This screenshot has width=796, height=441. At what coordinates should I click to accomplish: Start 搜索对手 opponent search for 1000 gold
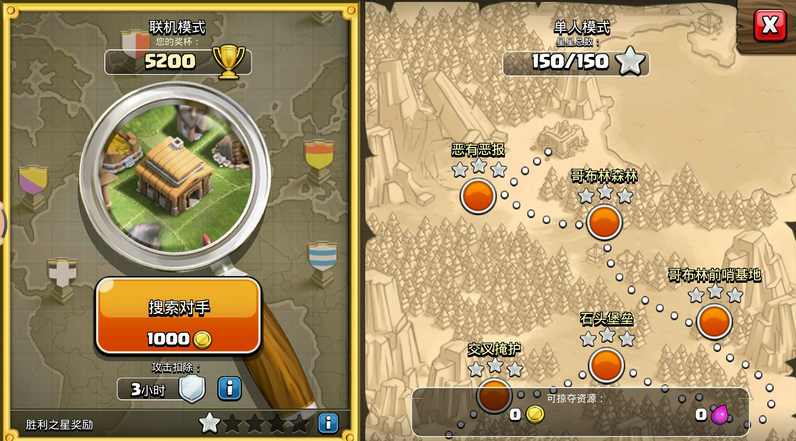coord(179,316)
